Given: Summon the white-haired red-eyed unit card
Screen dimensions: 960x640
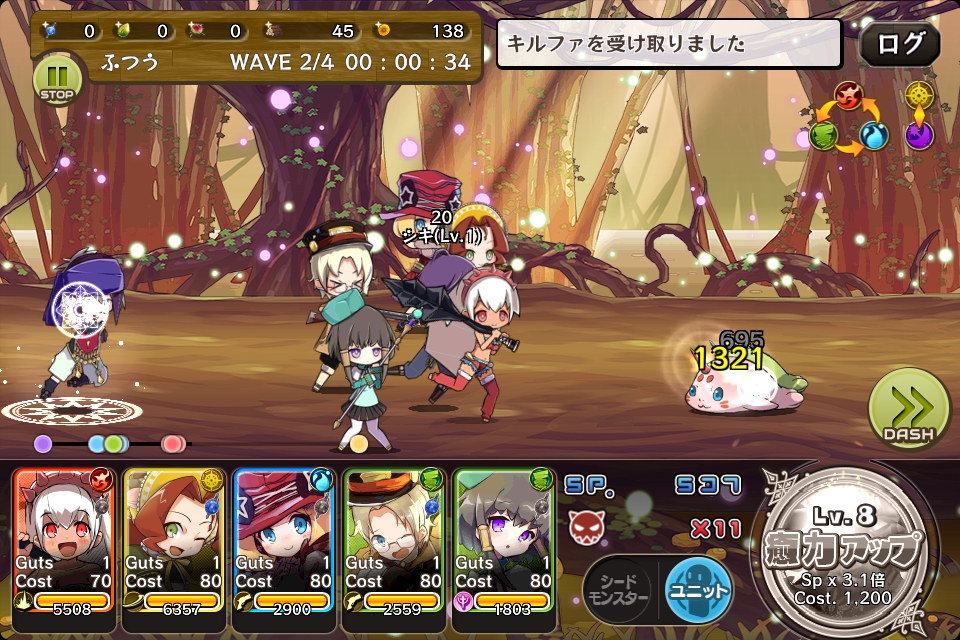Looking at the screenshot, I should (x=65, y=540).
